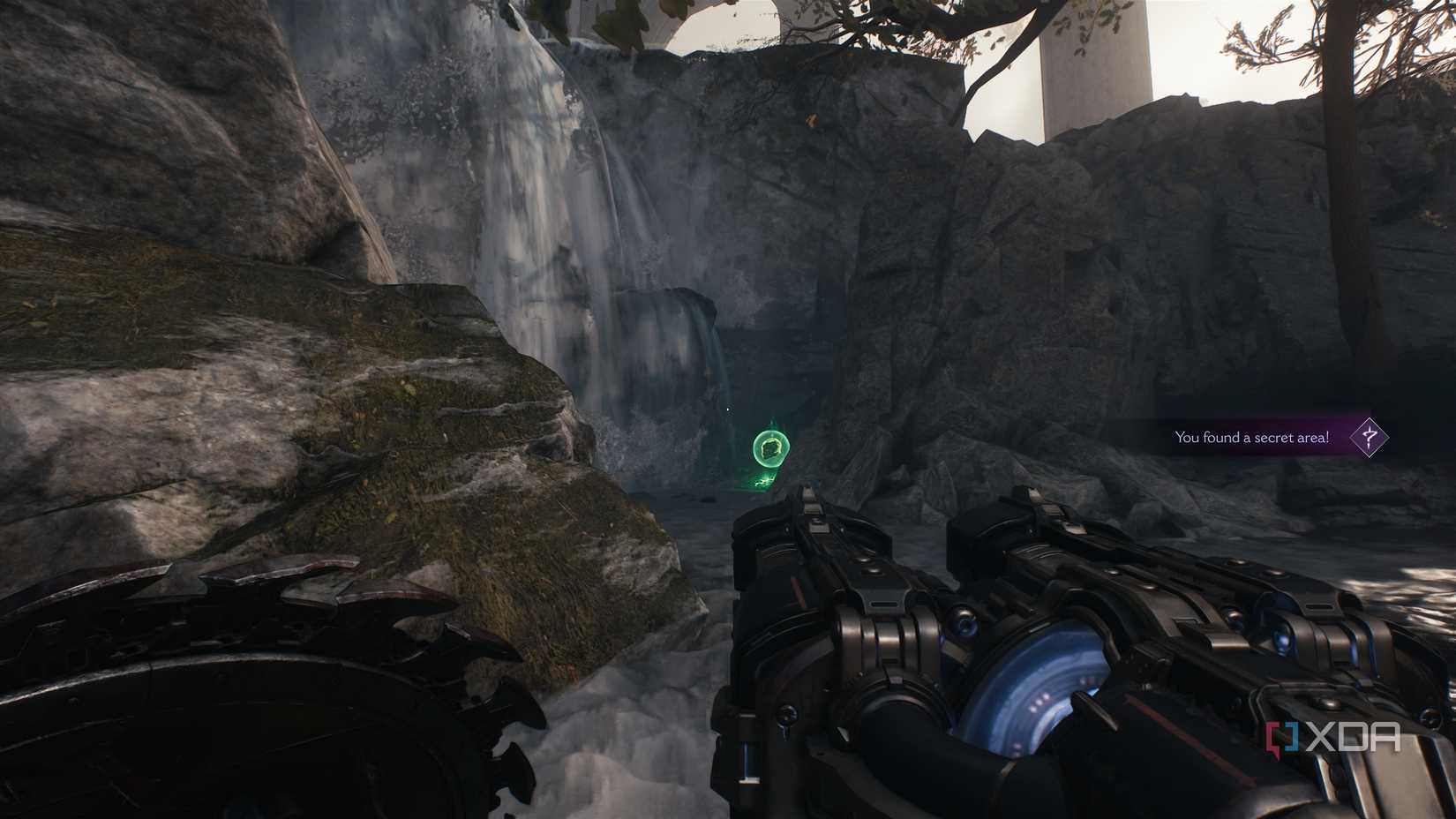Select the diamond question mark secret icon
Viewport: 1456px width, 819px height.
[x=1369, y=436]
